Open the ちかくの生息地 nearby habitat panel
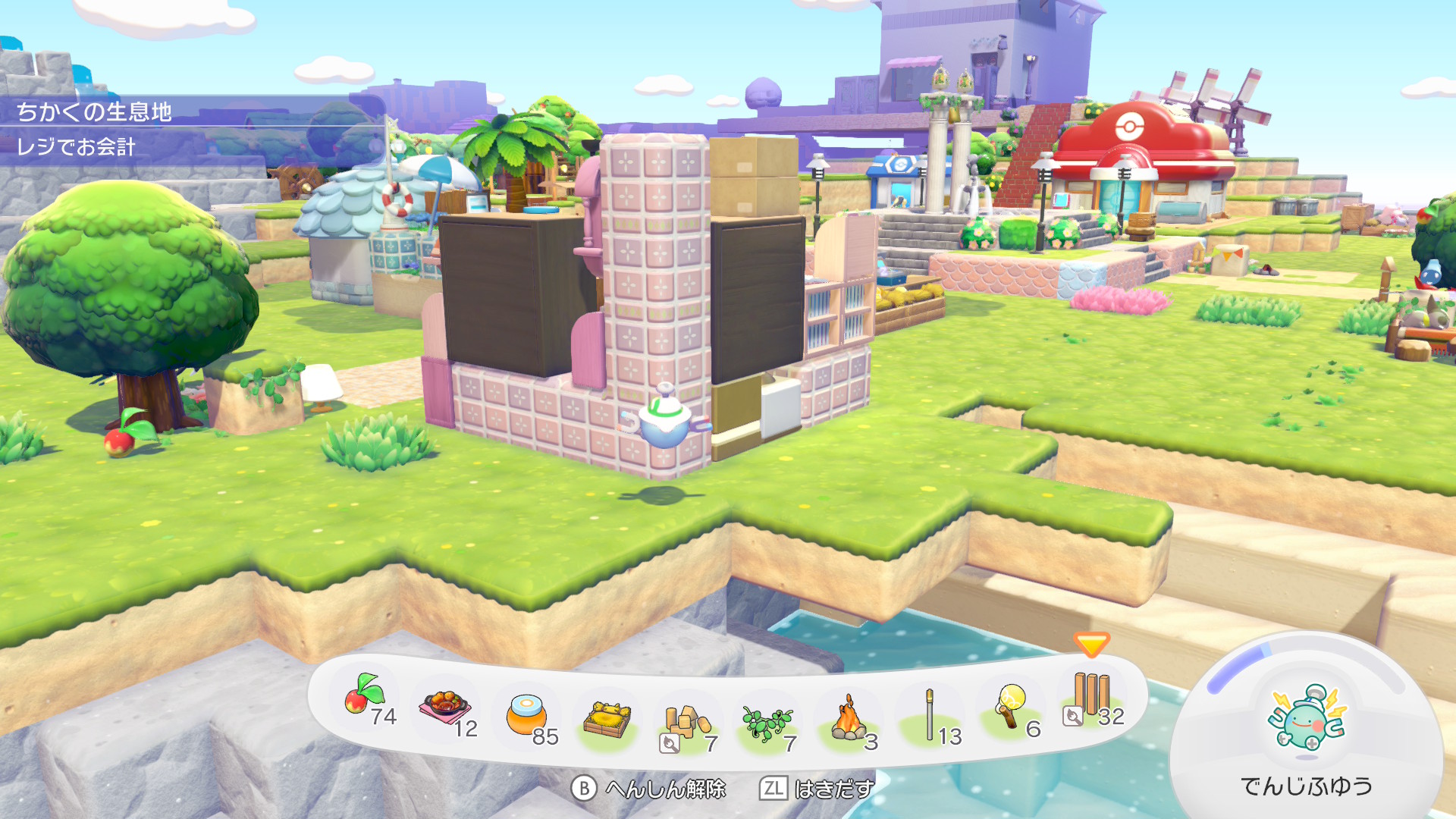Image resolution: width=1456 pixels, height=819 pixels. [95, 112]
